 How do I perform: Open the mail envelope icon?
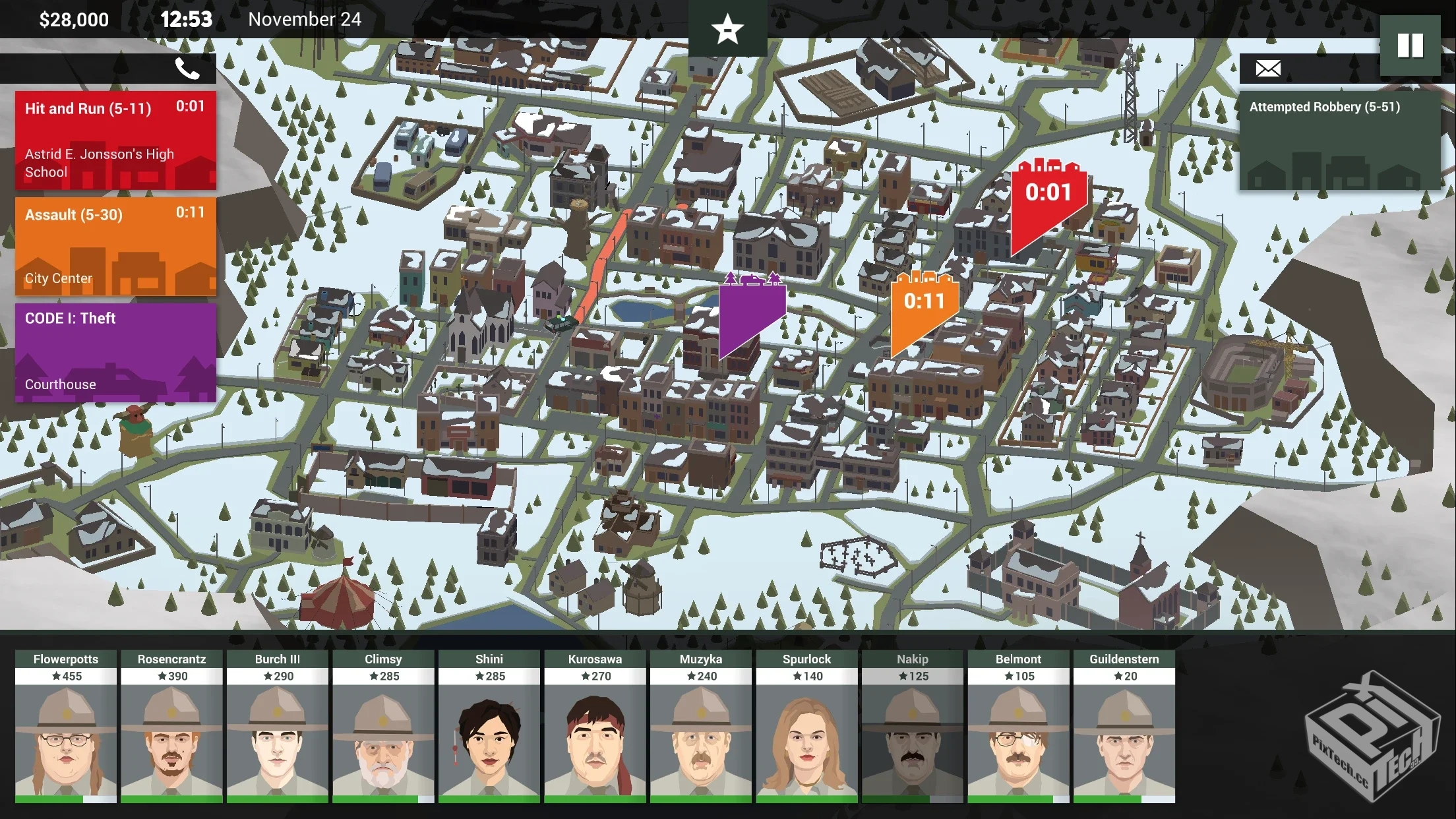coord(1267,69)
